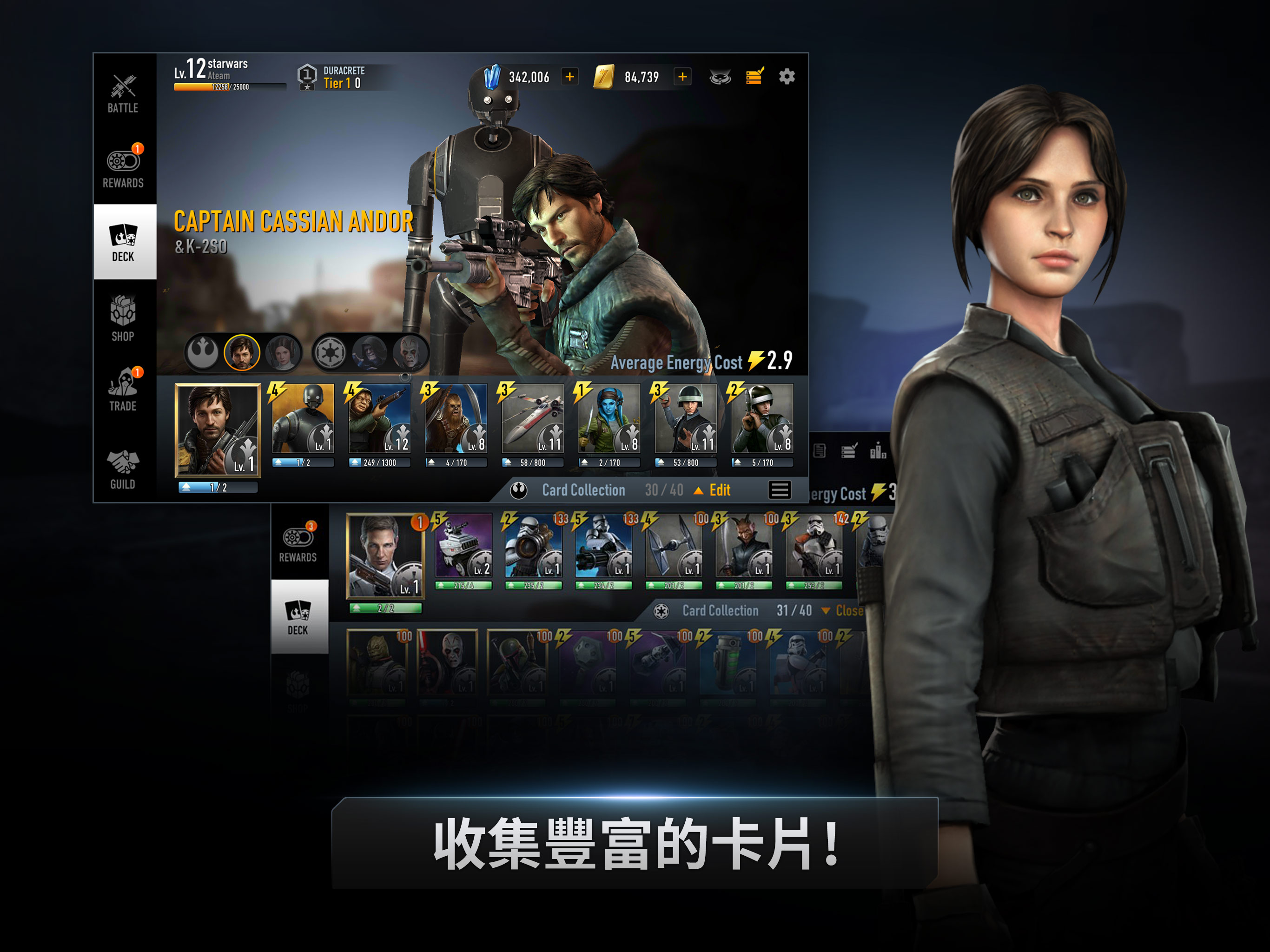Open the quest log checklist icon

click(754, 76)
